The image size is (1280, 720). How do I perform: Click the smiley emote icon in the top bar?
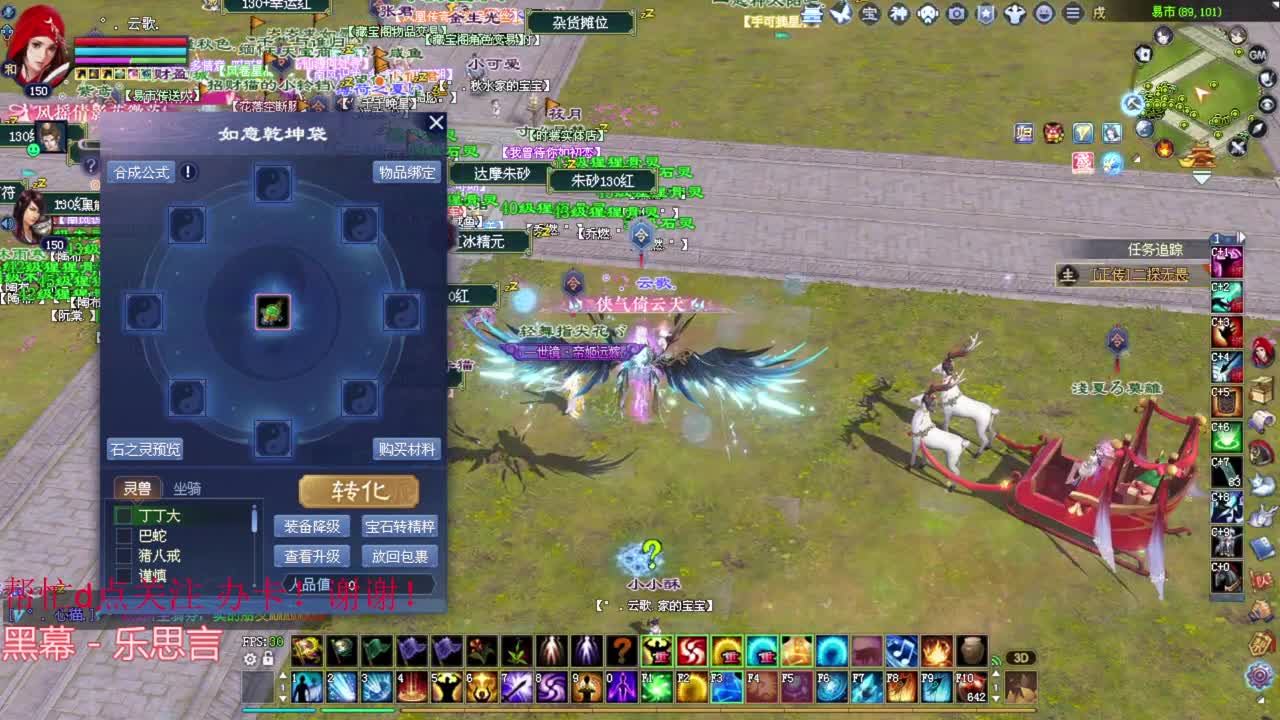click(x=1044, y=13)
